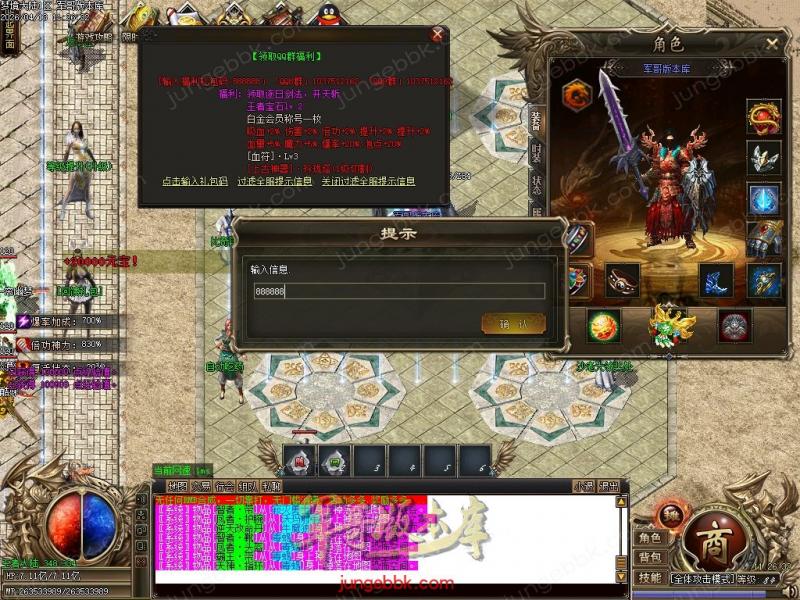Select the red dragon necklace equipment slot
The height and width of the screenshot is (600, 800).
coord(764,116)
